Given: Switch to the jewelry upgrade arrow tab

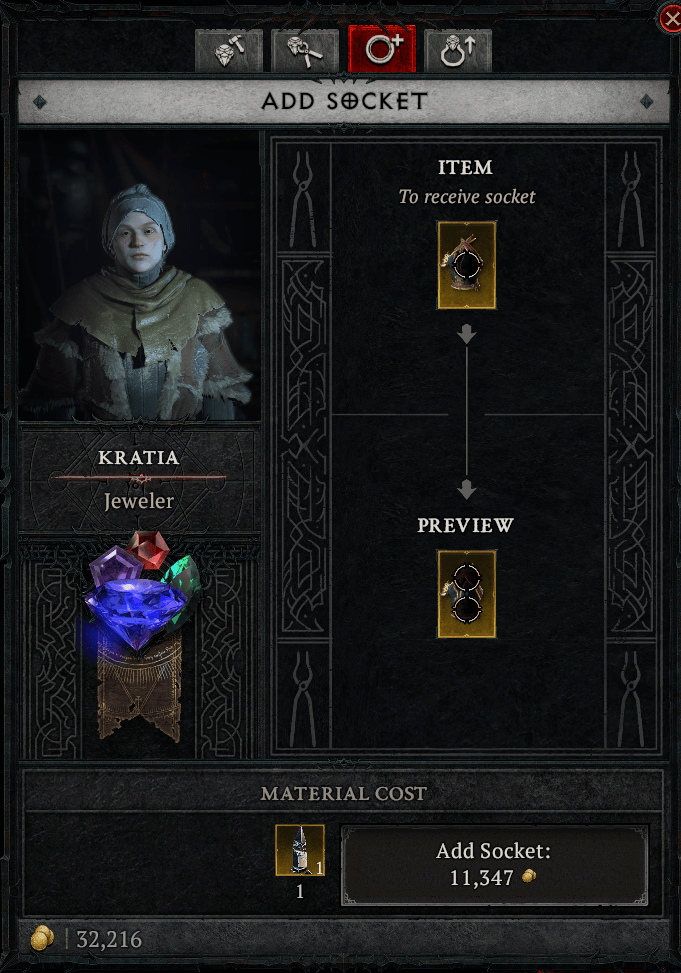Looking at the screenshot, I should click(x=457, y=50).
